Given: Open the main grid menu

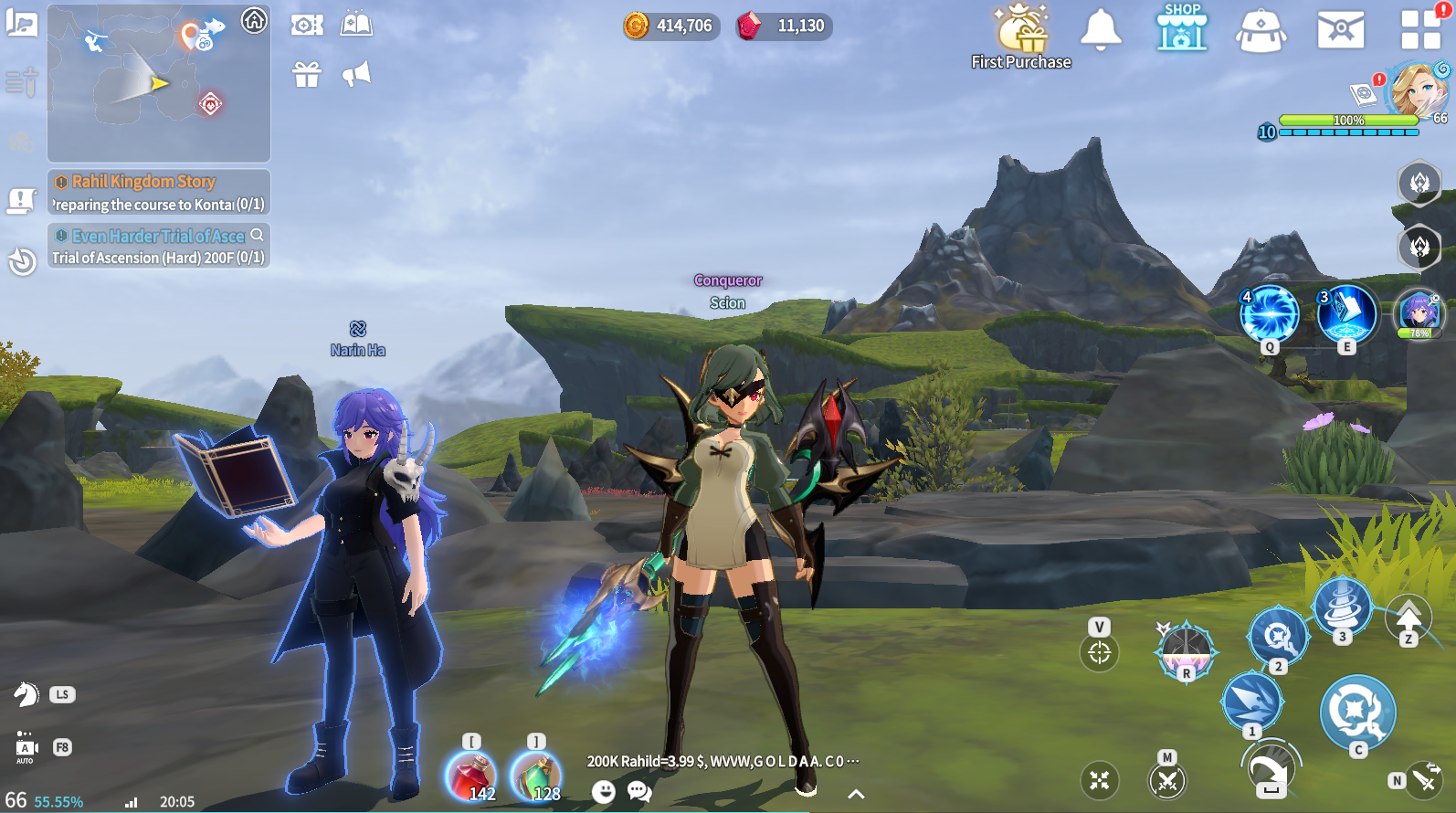Looking at the screenshot, I should coord(1420,29).
